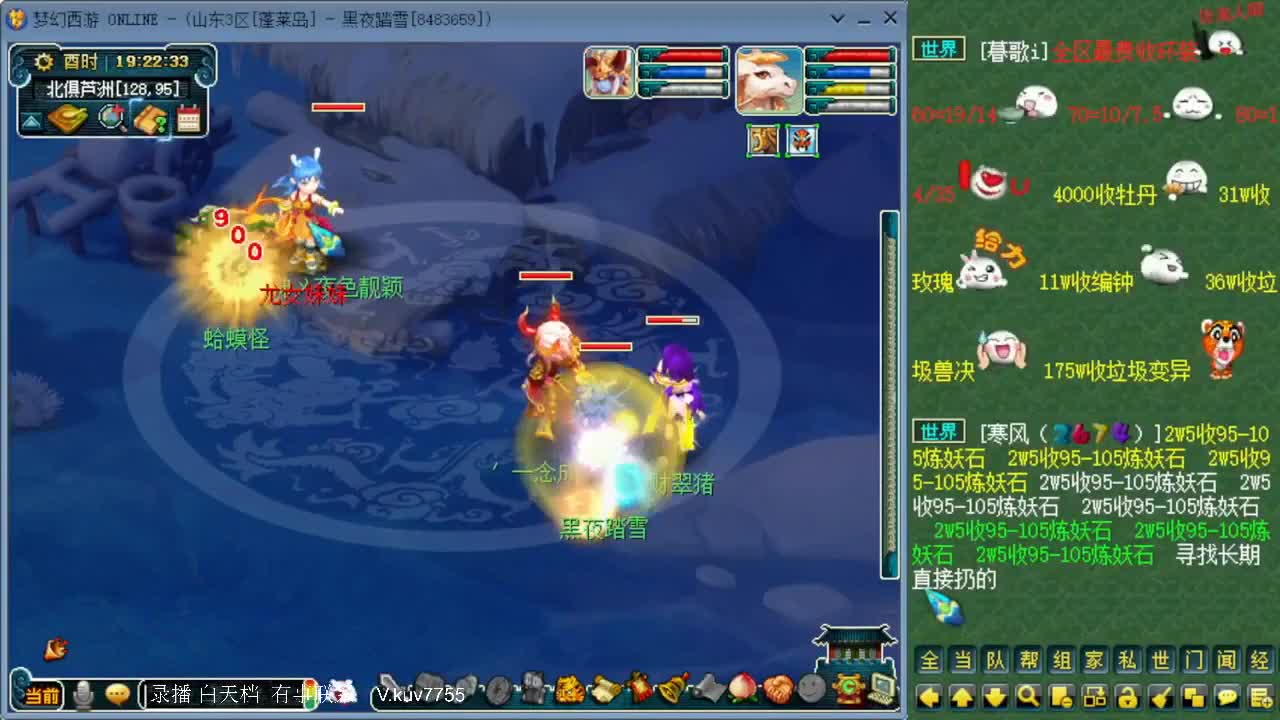
Task: Open the friends smiley-face icon
Action: point(812,688)
